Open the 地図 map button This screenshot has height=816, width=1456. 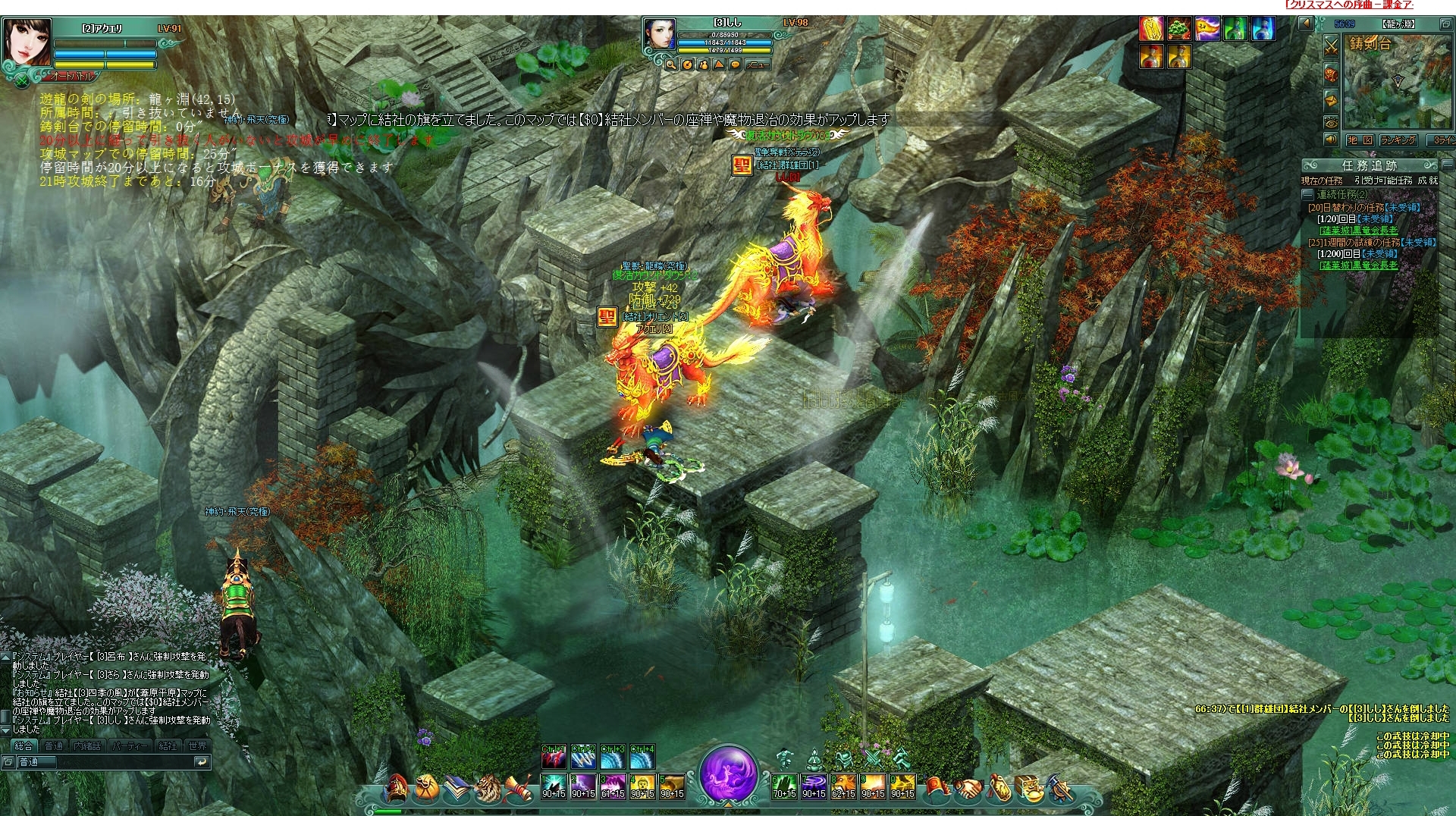[x=1360, y=140]
